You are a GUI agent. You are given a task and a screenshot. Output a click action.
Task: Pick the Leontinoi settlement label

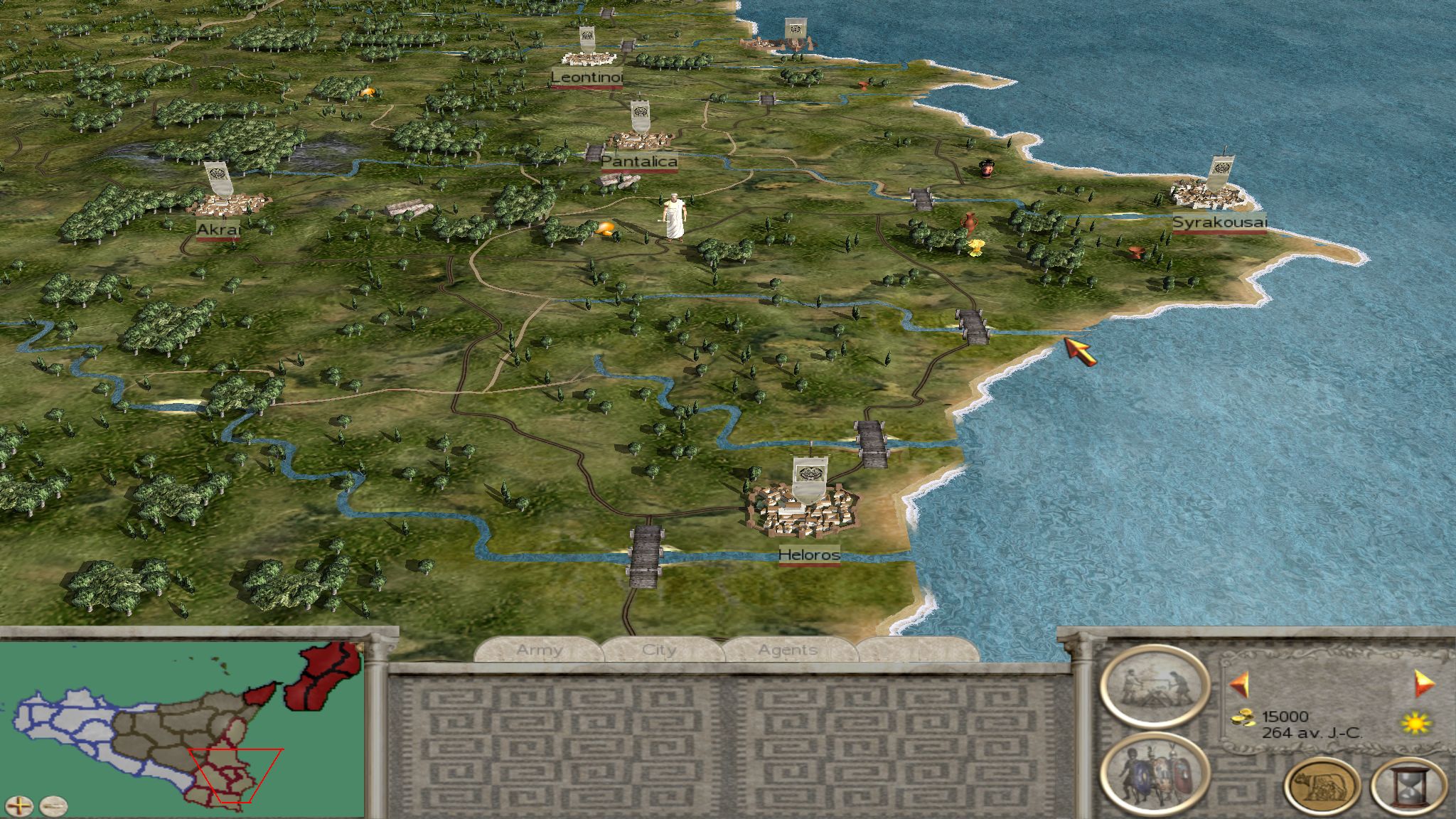click(587, 77)
